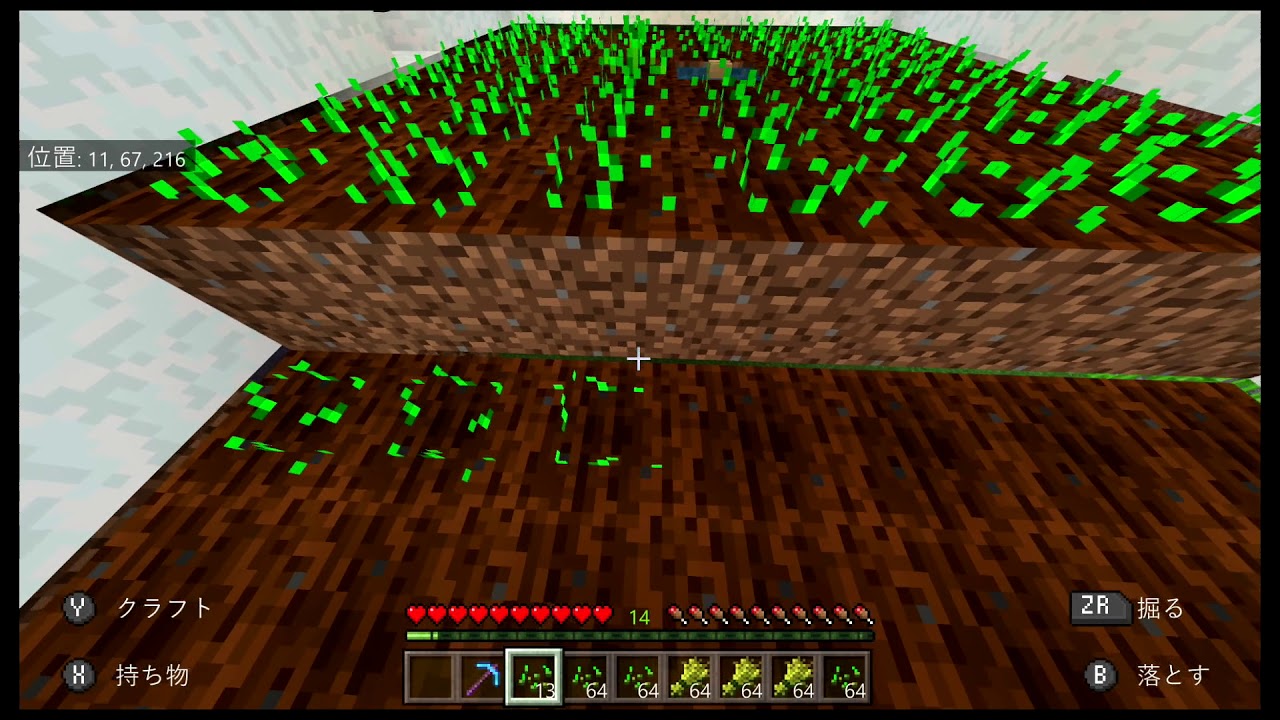This screenshot has height=720, width=1280.
Task: Click the ZR button prompt icon
Action: coord(1100,608)
